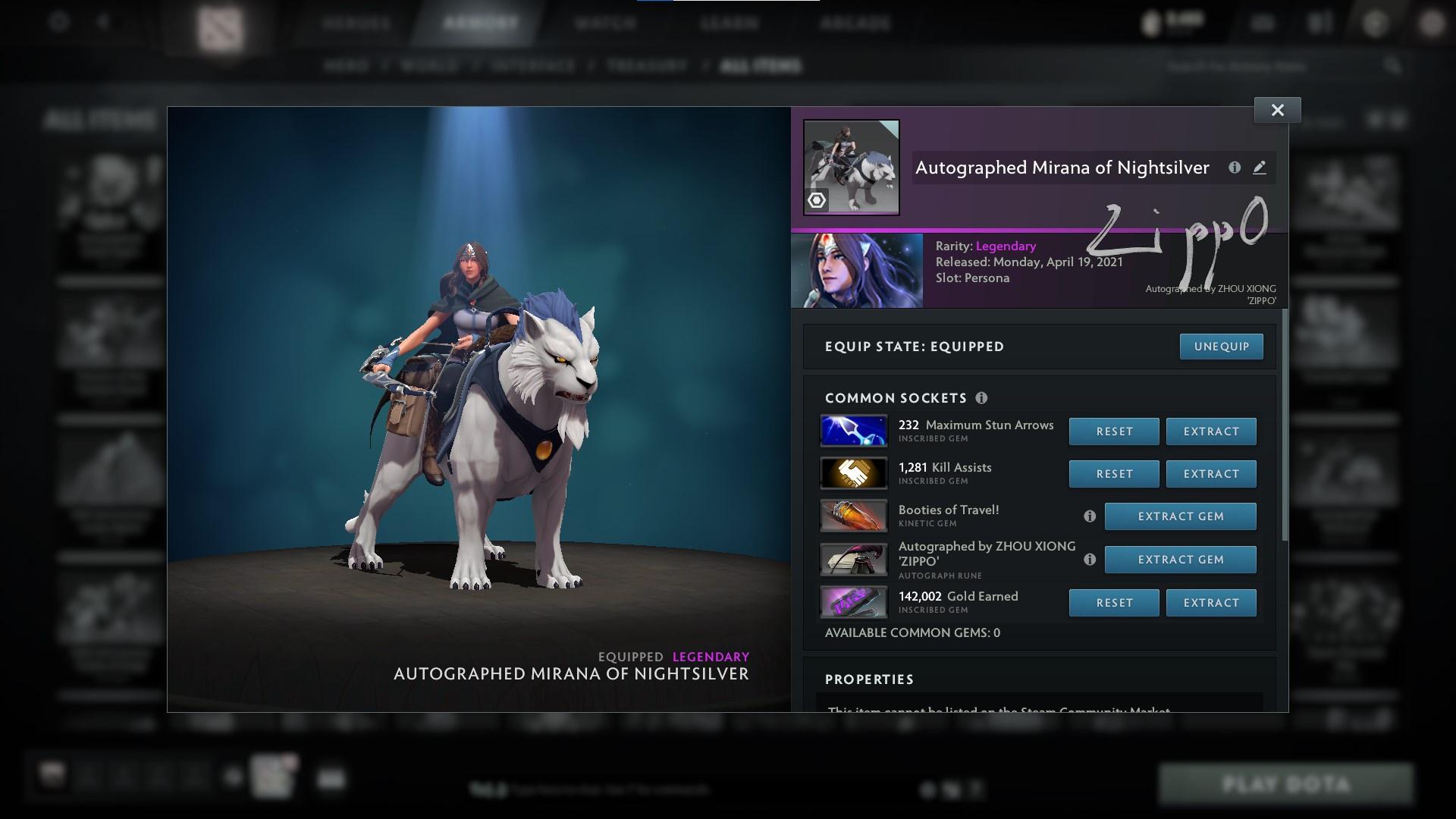1456x819 pixels.
Task: Click the info icon beside the item name
Action: (1236, 168)
